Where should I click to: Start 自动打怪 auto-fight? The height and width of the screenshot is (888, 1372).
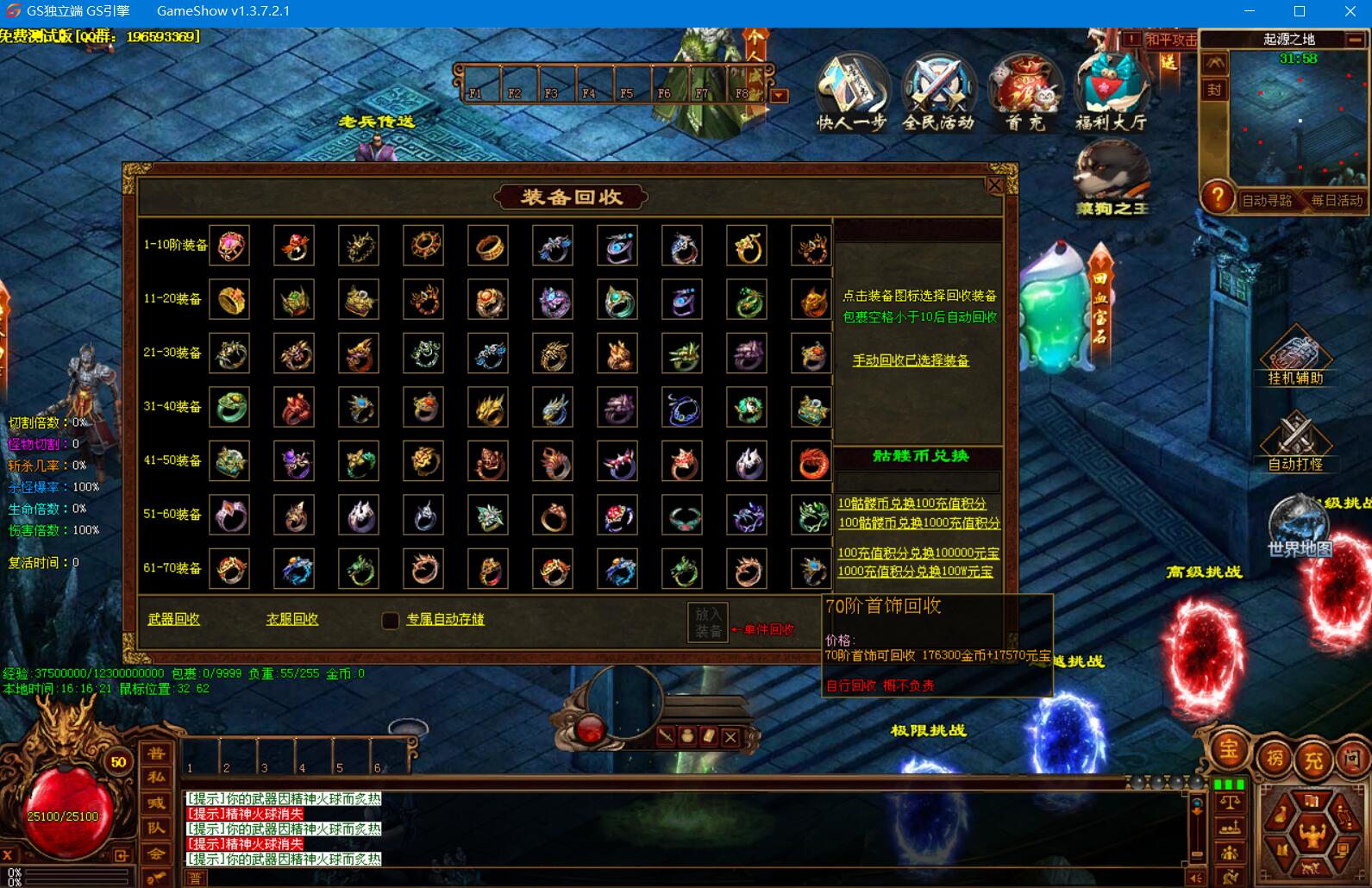[x=1295, y=442]
